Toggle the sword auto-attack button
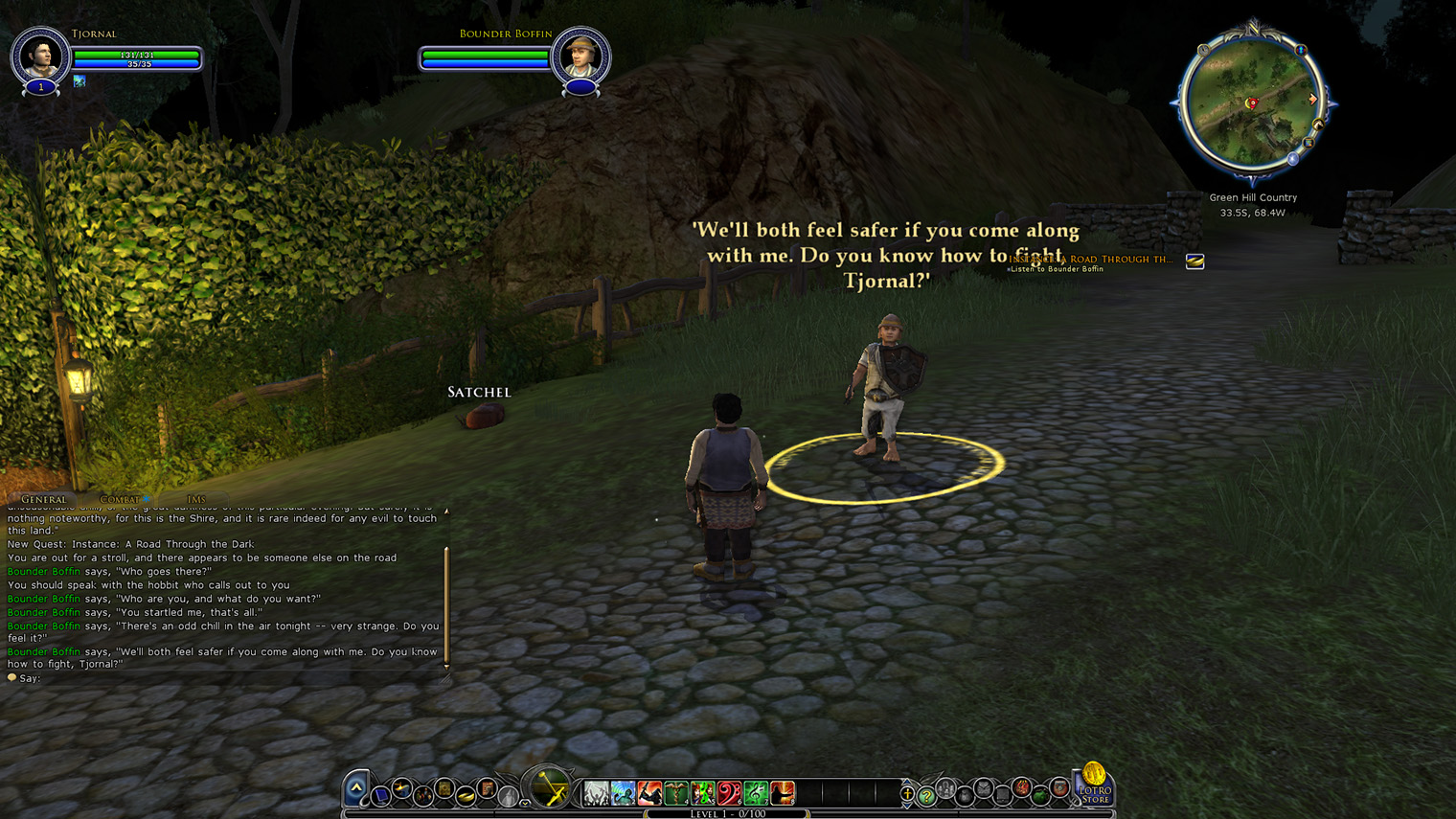The width and height of the screenshot is (1456, 819). [549, 790]
